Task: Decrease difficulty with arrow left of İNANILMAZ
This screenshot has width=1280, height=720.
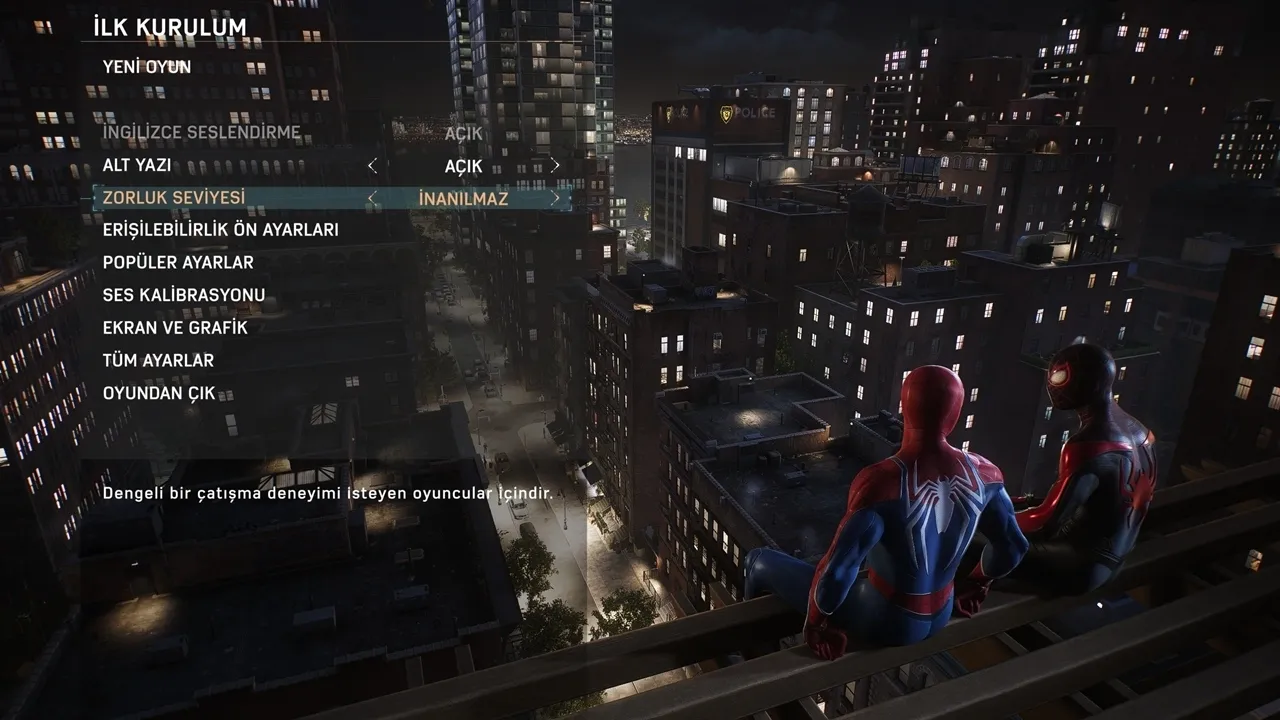Action: 372,198
